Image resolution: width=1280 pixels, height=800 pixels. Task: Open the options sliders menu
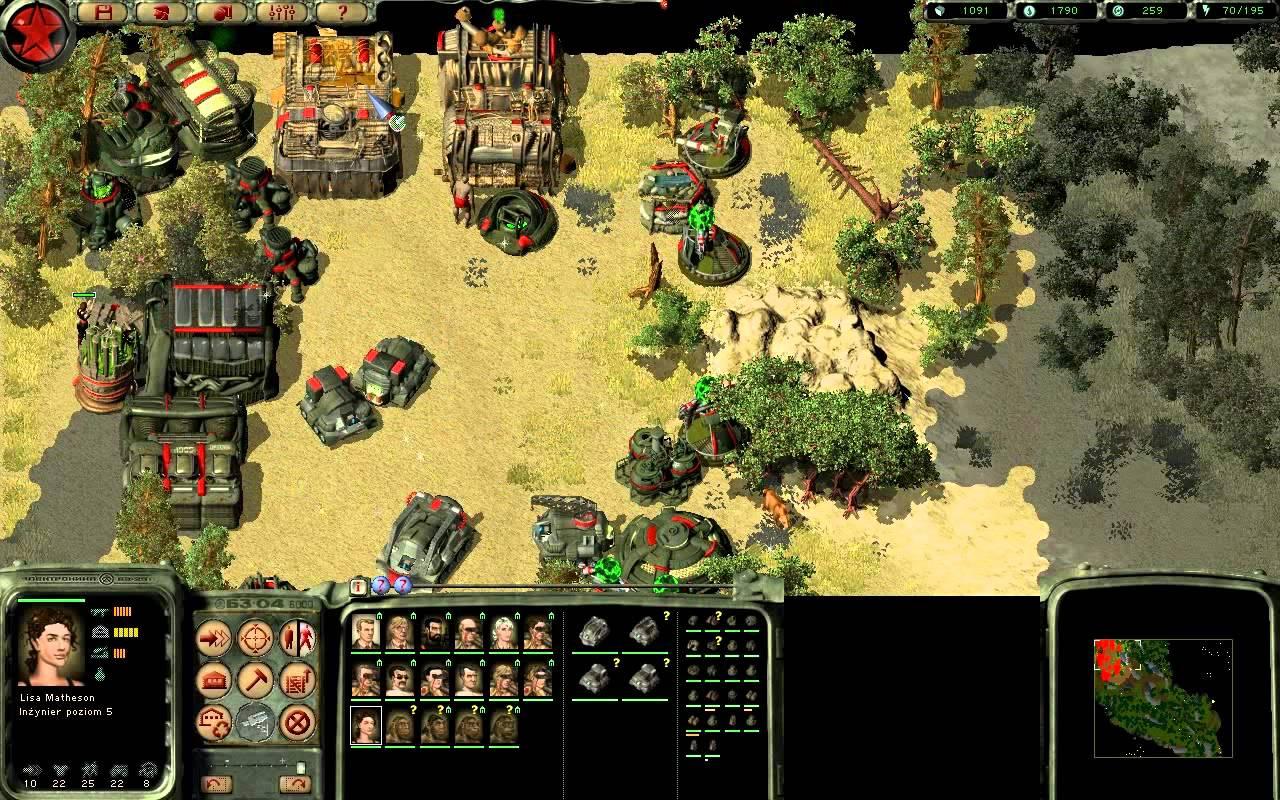tap(281, 13)
